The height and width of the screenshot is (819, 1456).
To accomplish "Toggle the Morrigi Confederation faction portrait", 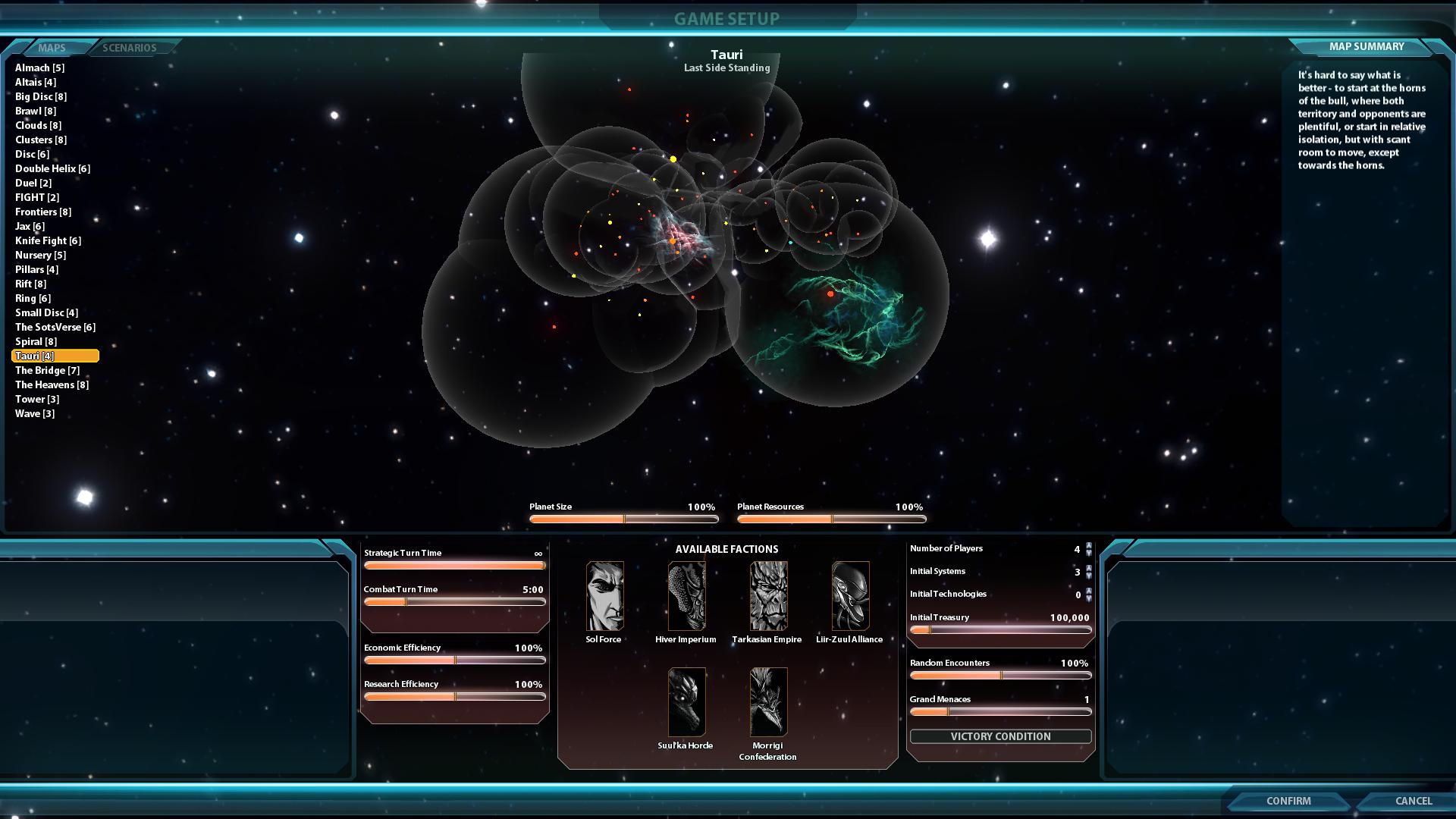I will point(768,702).
